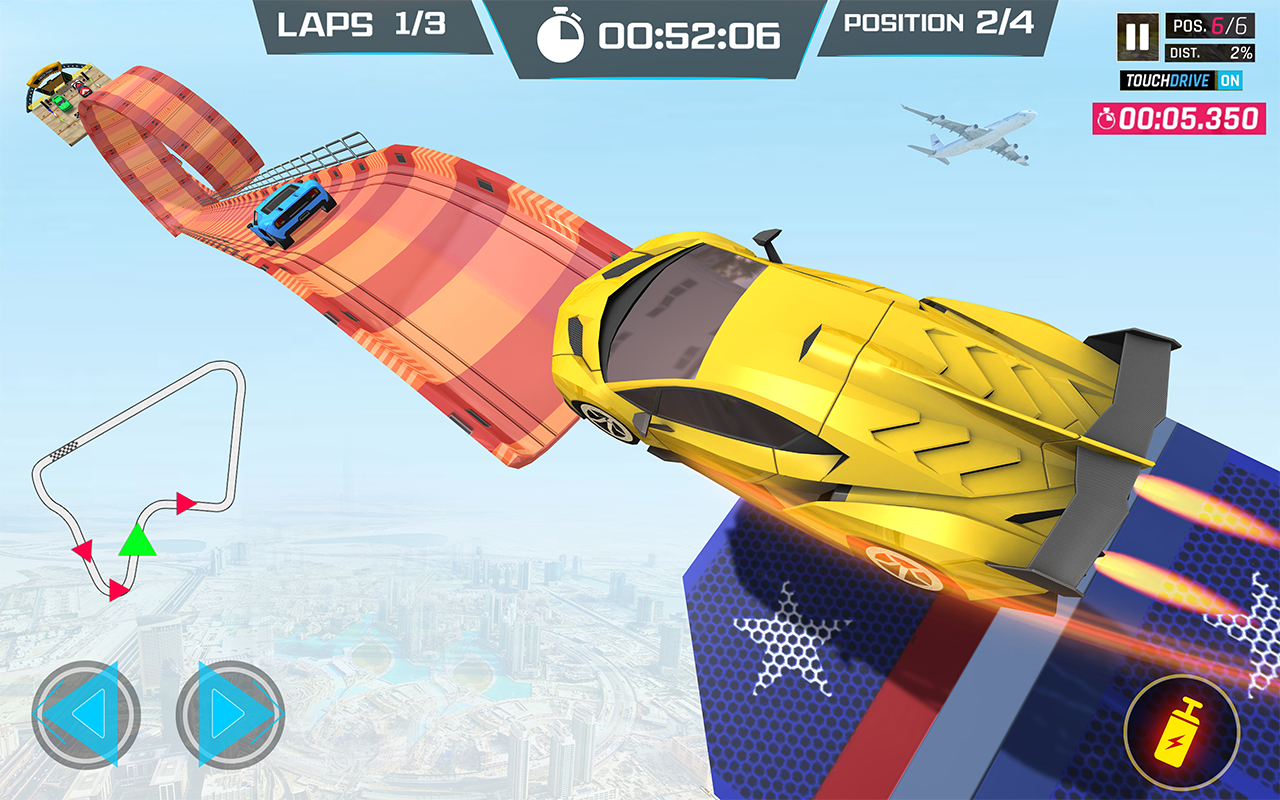Pause the race with the pause button
This screenshot has width=1280, height=800.
coord(1137,37)
